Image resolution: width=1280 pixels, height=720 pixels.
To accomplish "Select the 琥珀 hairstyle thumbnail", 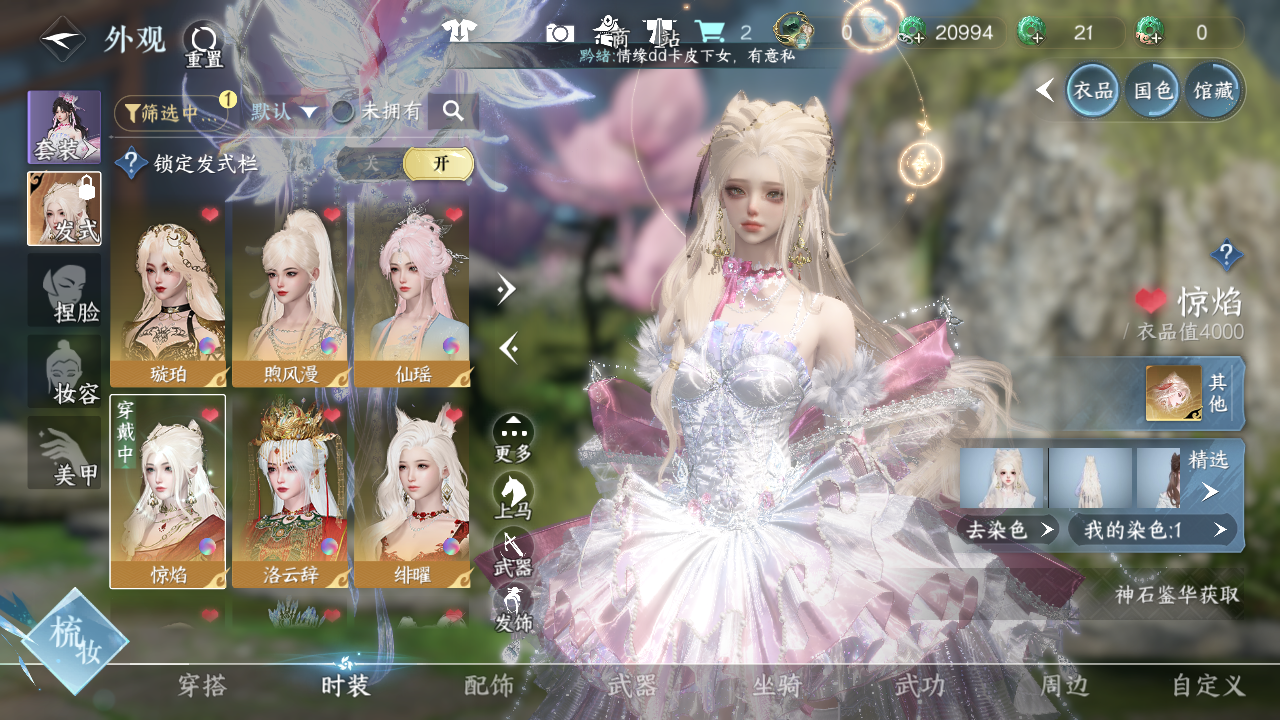I will [168, 293].
